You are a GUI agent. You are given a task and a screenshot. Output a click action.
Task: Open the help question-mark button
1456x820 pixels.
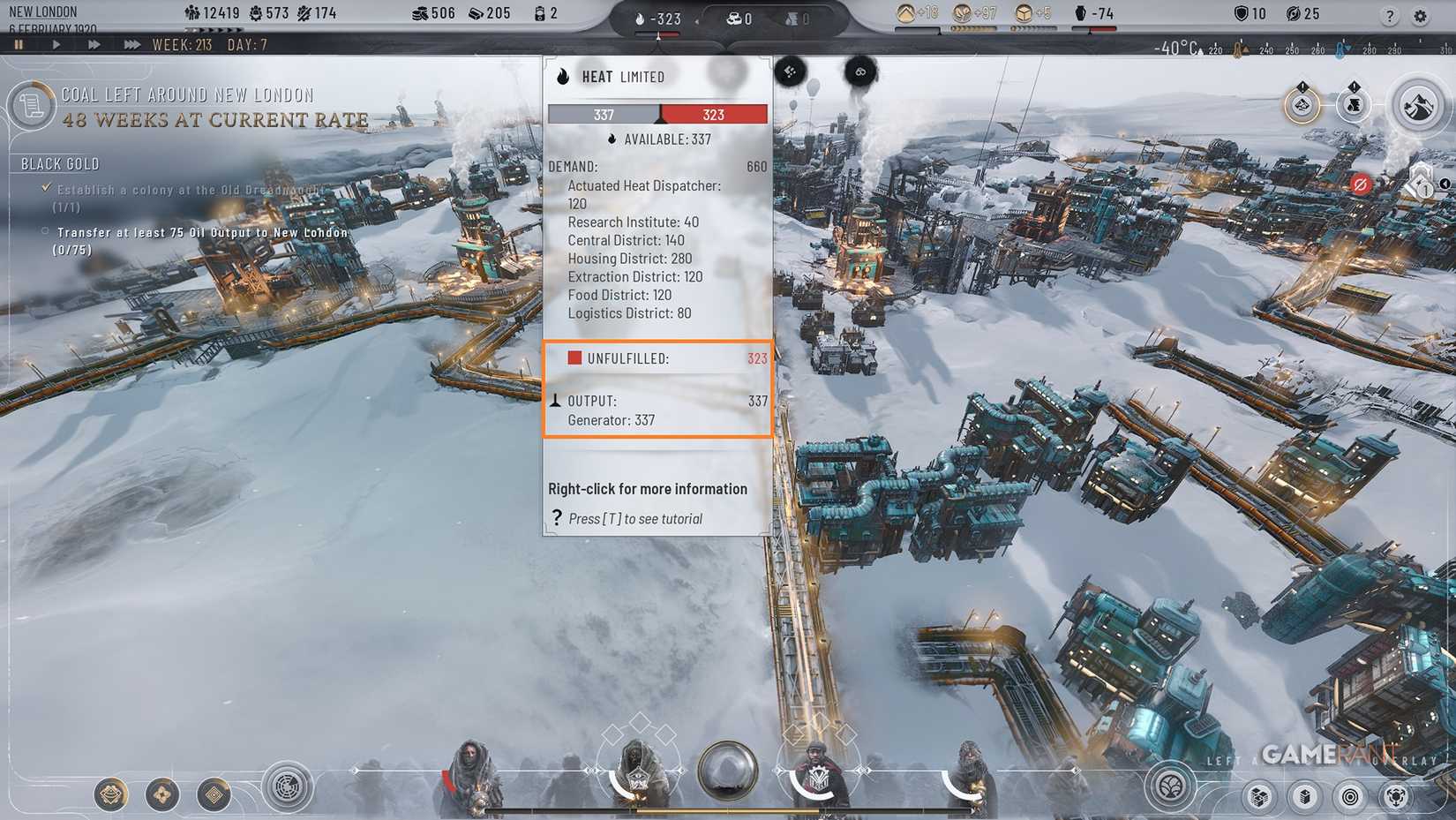pyautogui.click(x=1392, y=15)
